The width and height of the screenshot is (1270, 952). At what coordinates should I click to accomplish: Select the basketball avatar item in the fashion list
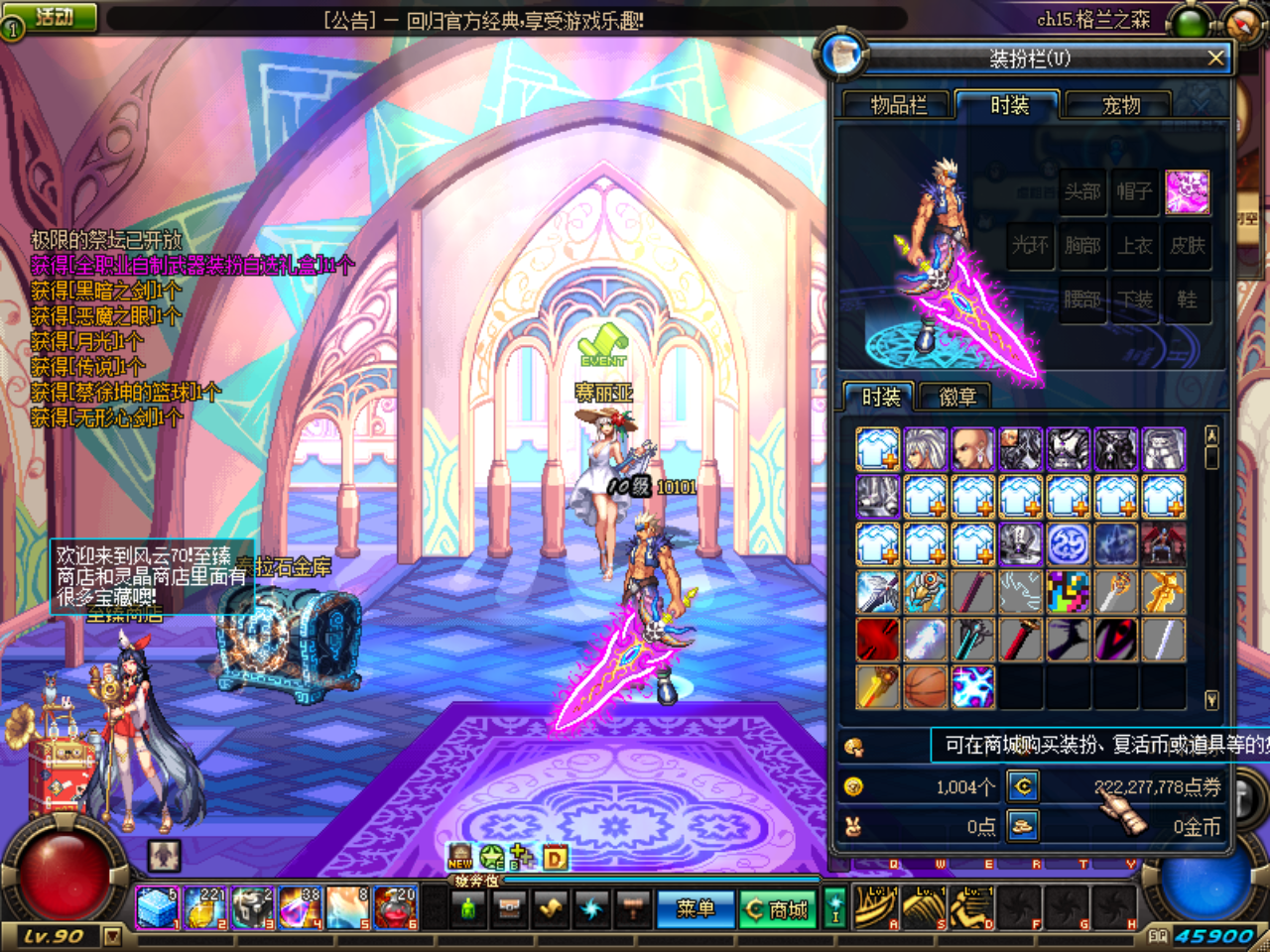click(926, 688)
